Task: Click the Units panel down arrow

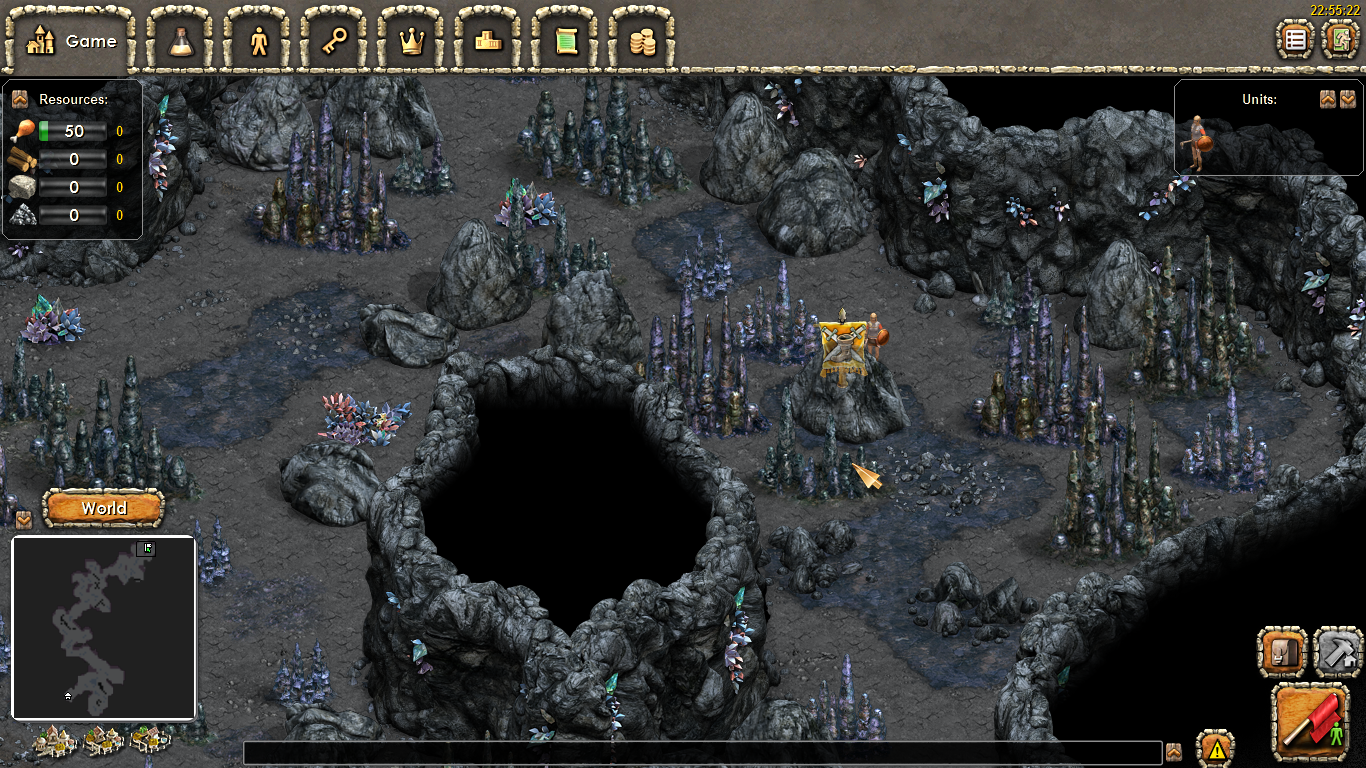Action: pos(1348,99)
